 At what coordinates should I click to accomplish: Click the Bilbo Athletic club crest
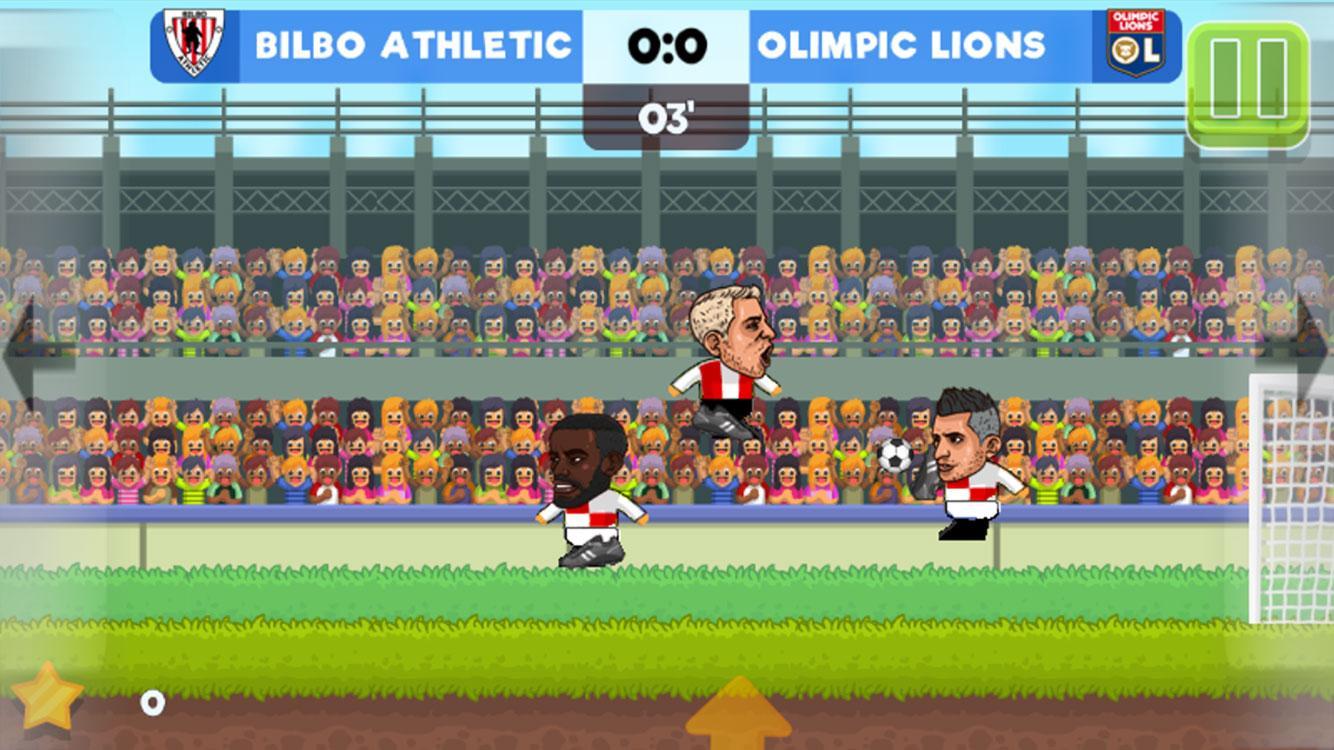pos(192,44)
